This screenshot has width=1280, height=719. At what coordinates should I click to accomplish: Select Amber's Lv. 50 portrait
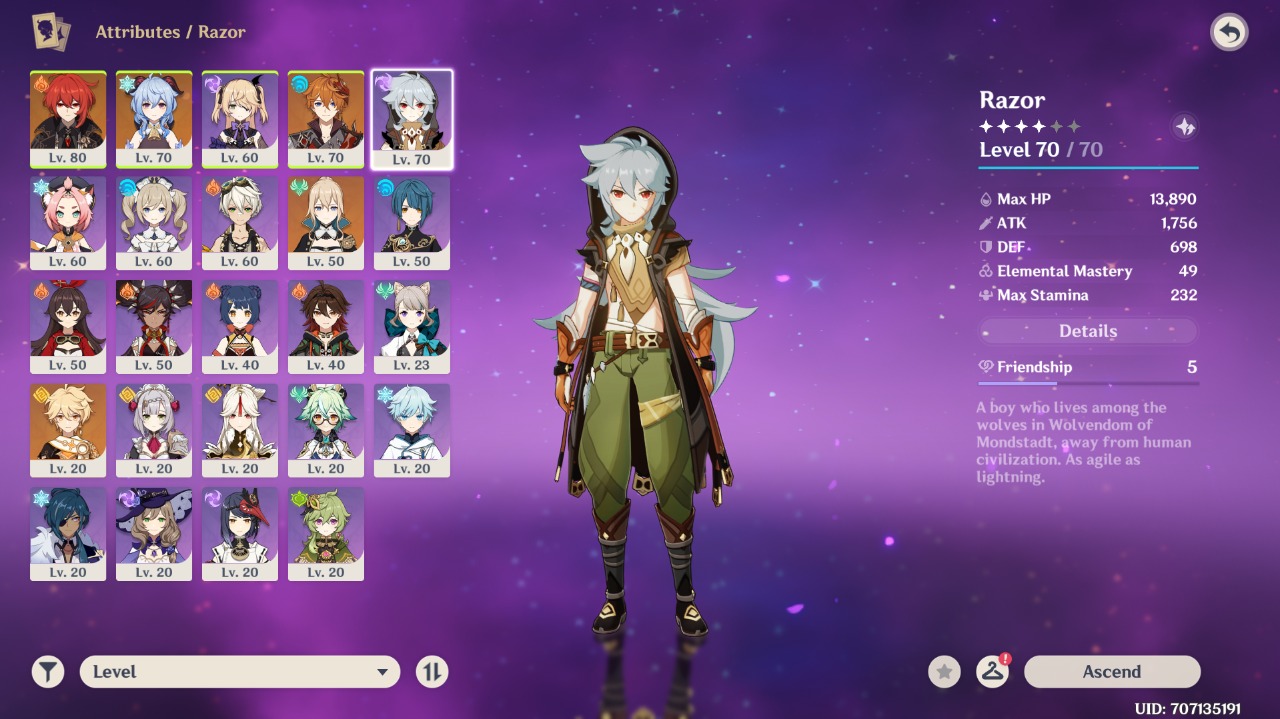pyautogui.click(x=68, y=326)
